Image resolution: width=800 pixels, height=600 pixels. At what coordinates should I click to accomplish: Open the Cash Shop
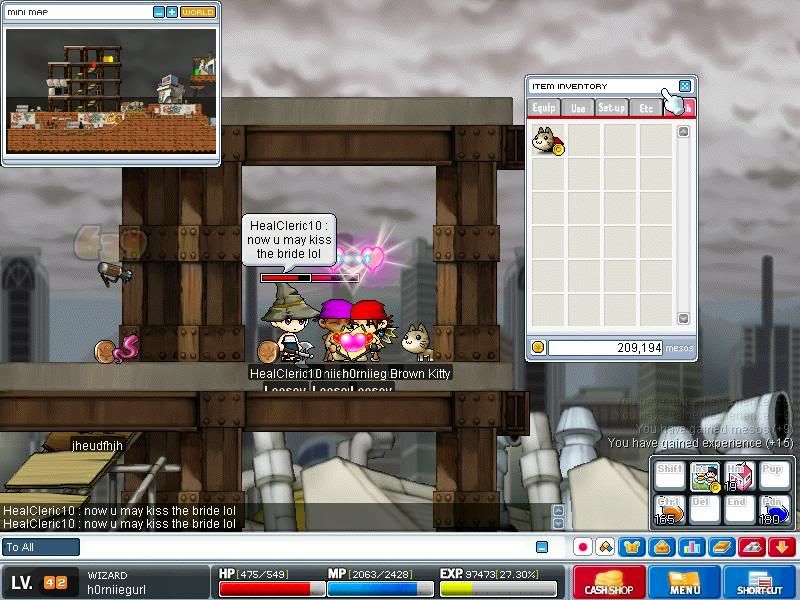pos(609,582)
